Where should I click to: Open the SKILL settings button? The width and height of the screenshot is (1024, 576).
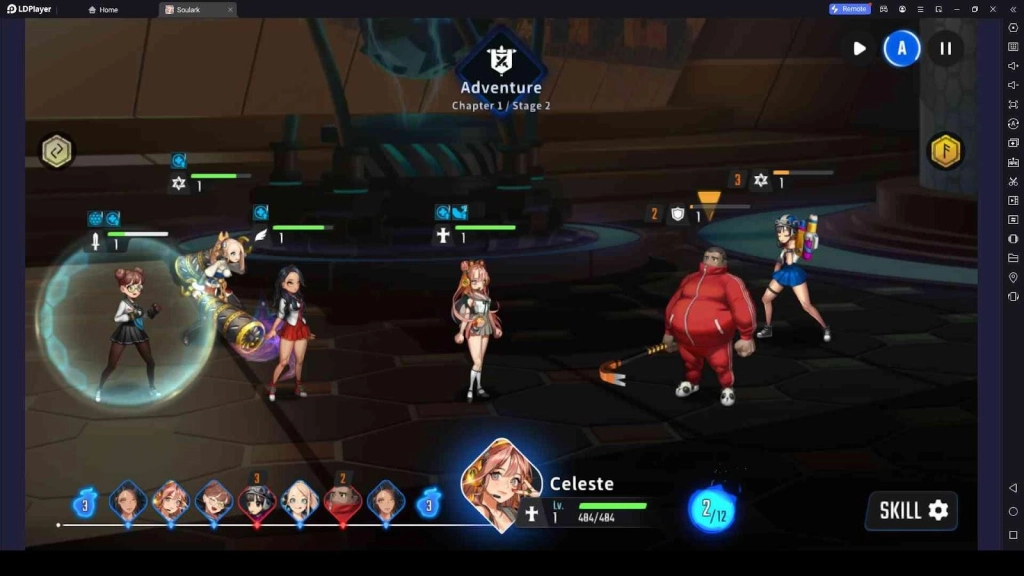tap(911, 510)
